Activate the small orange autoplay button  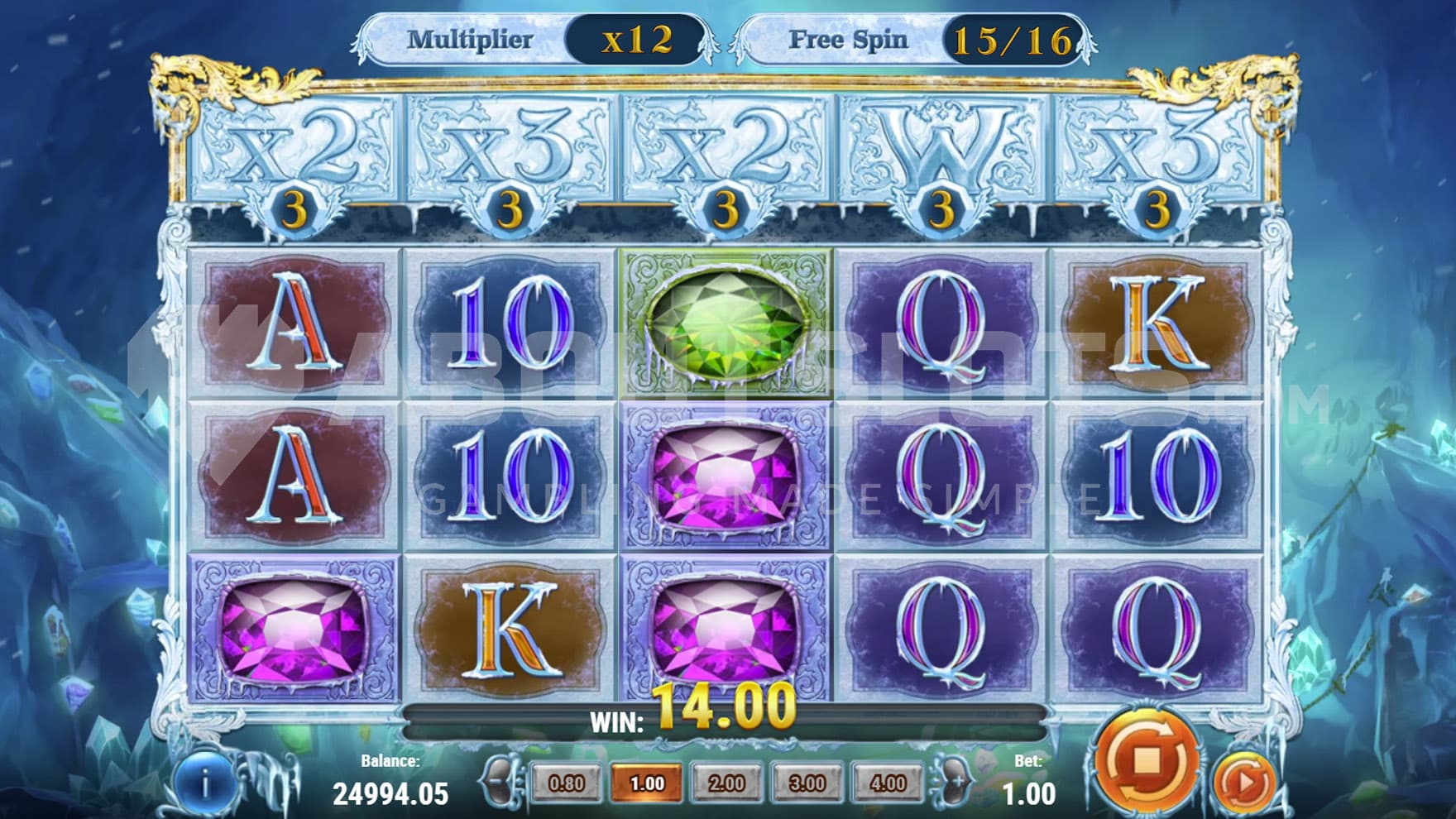click(x=1243, y=781)
